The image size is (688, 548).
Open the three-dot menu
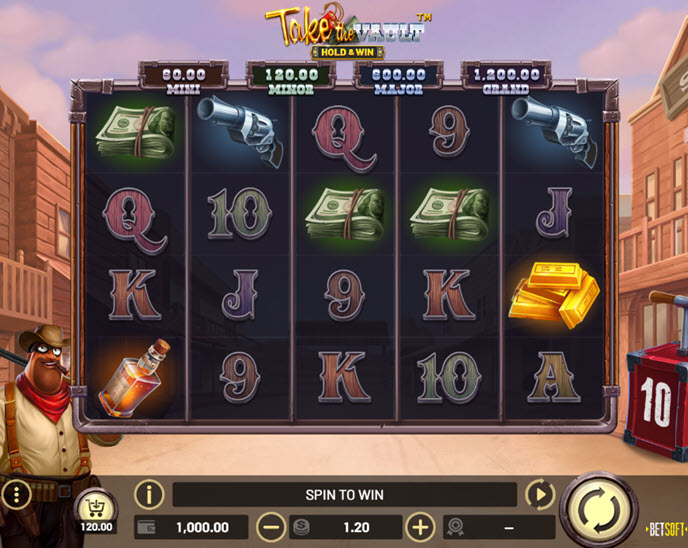(x=15, y=495)
